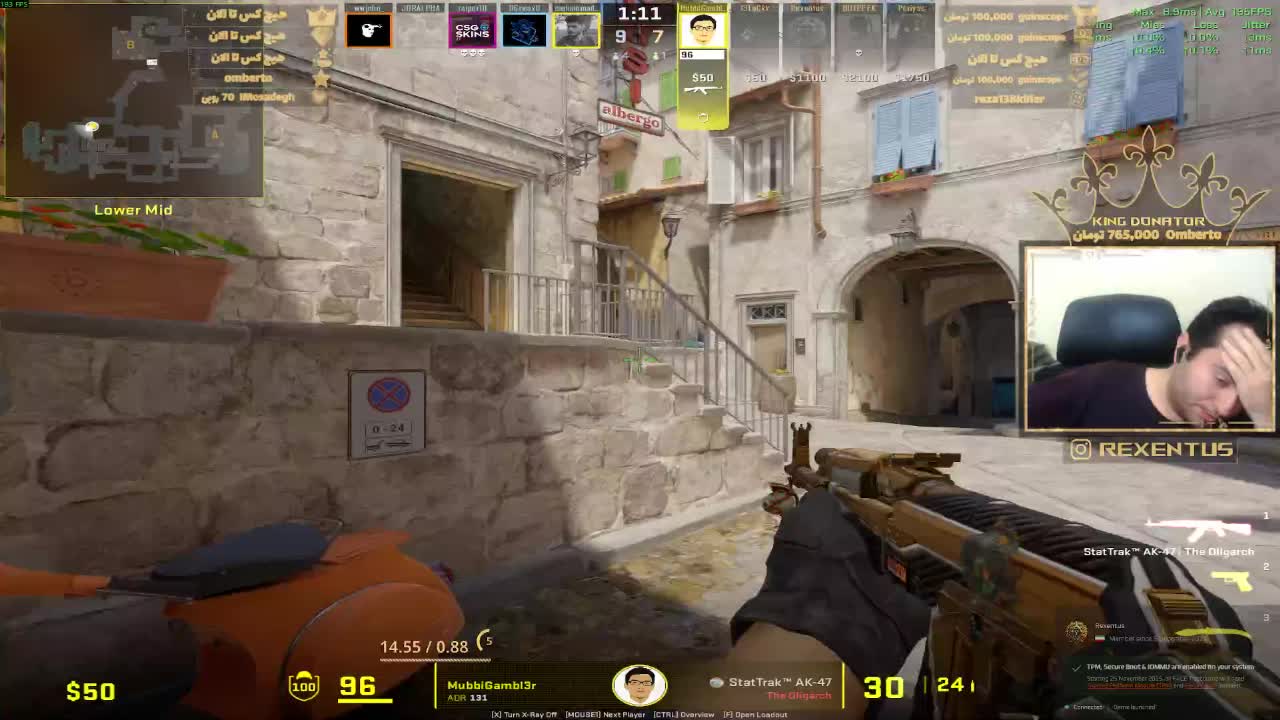Click the radar minimap
The height and width of the screenshot is (720, 1280).
[x=133, y=100]
